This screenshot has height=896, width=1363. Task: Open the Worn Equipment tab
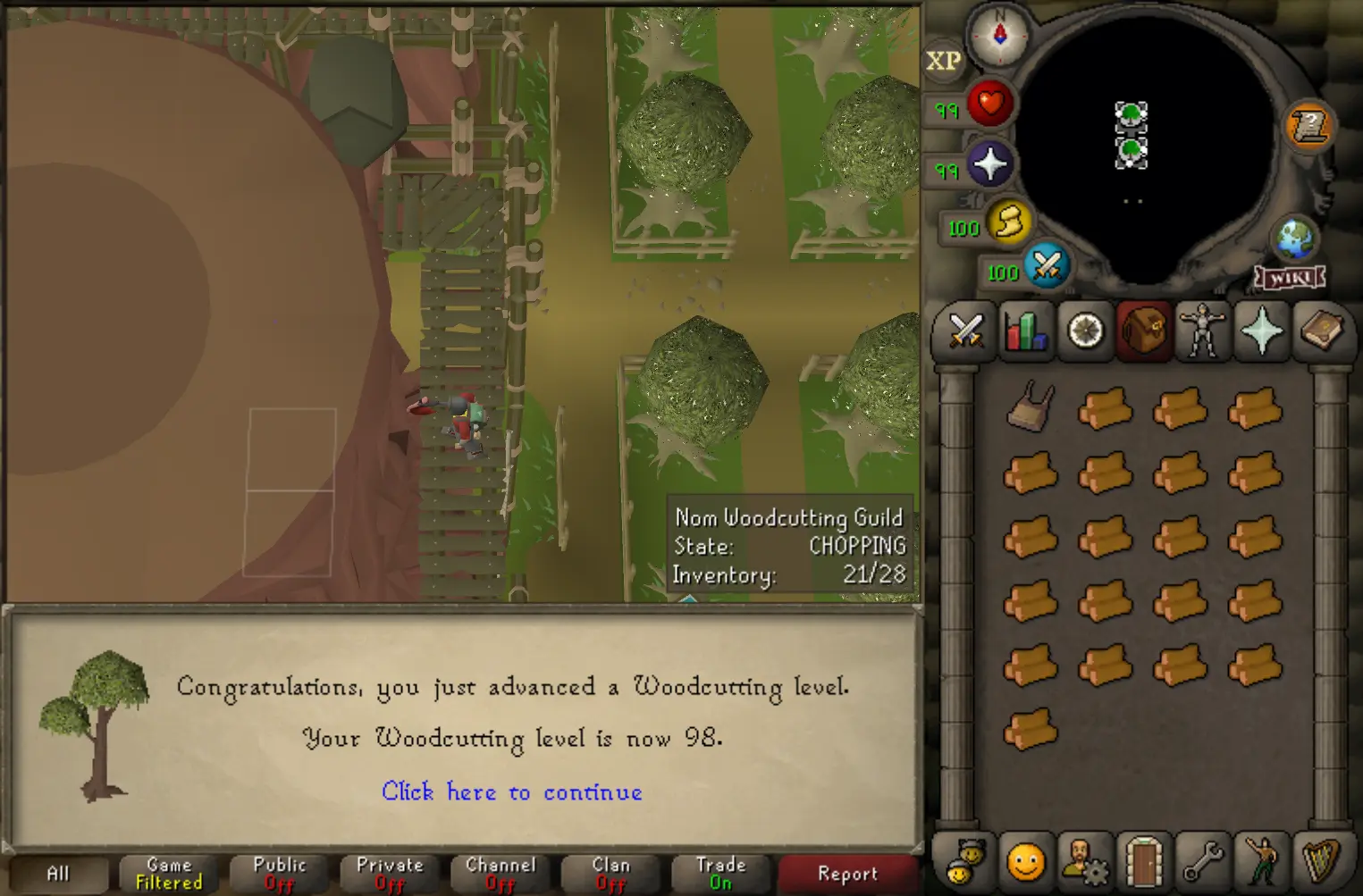click(1203, 332)
